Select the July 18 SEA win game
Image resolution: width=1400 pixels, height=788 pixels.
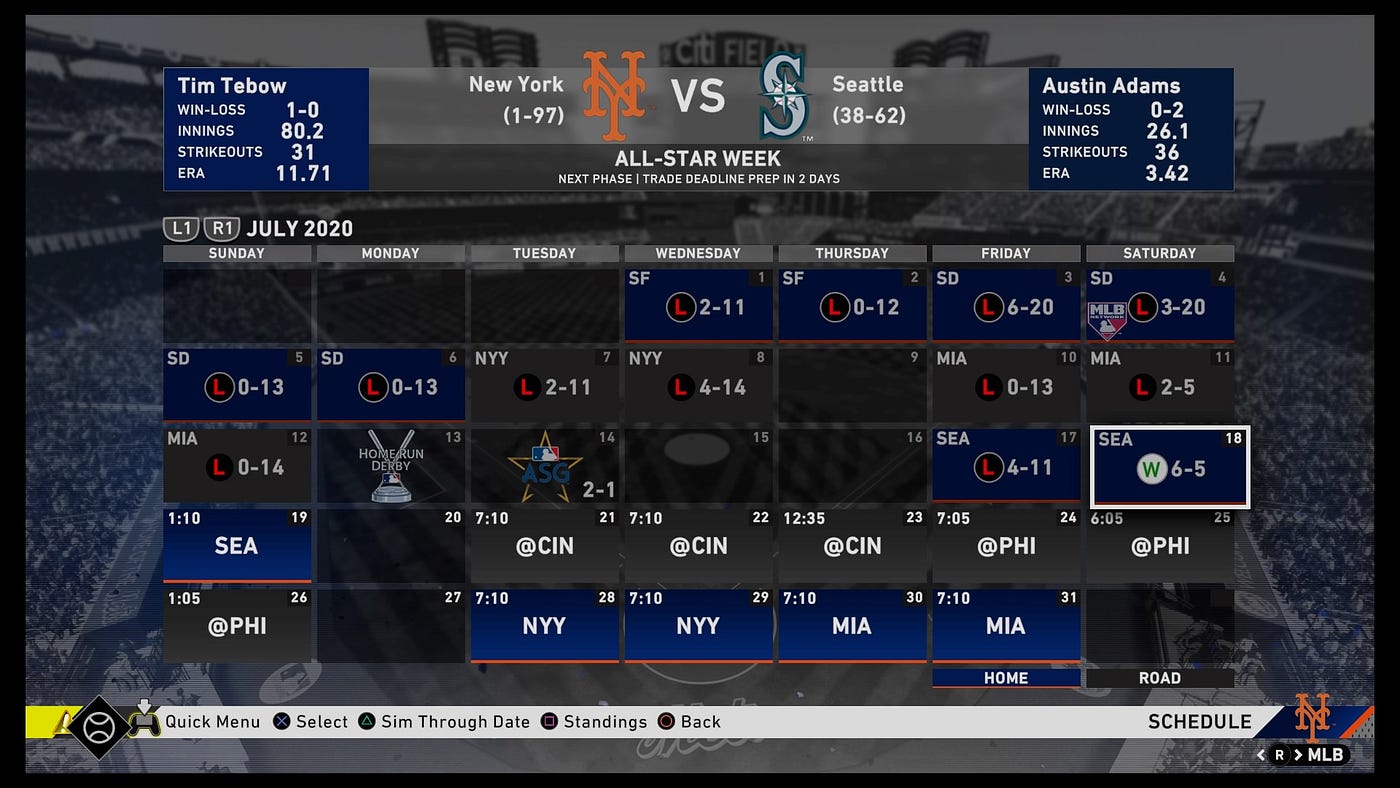pos(1169,467)
